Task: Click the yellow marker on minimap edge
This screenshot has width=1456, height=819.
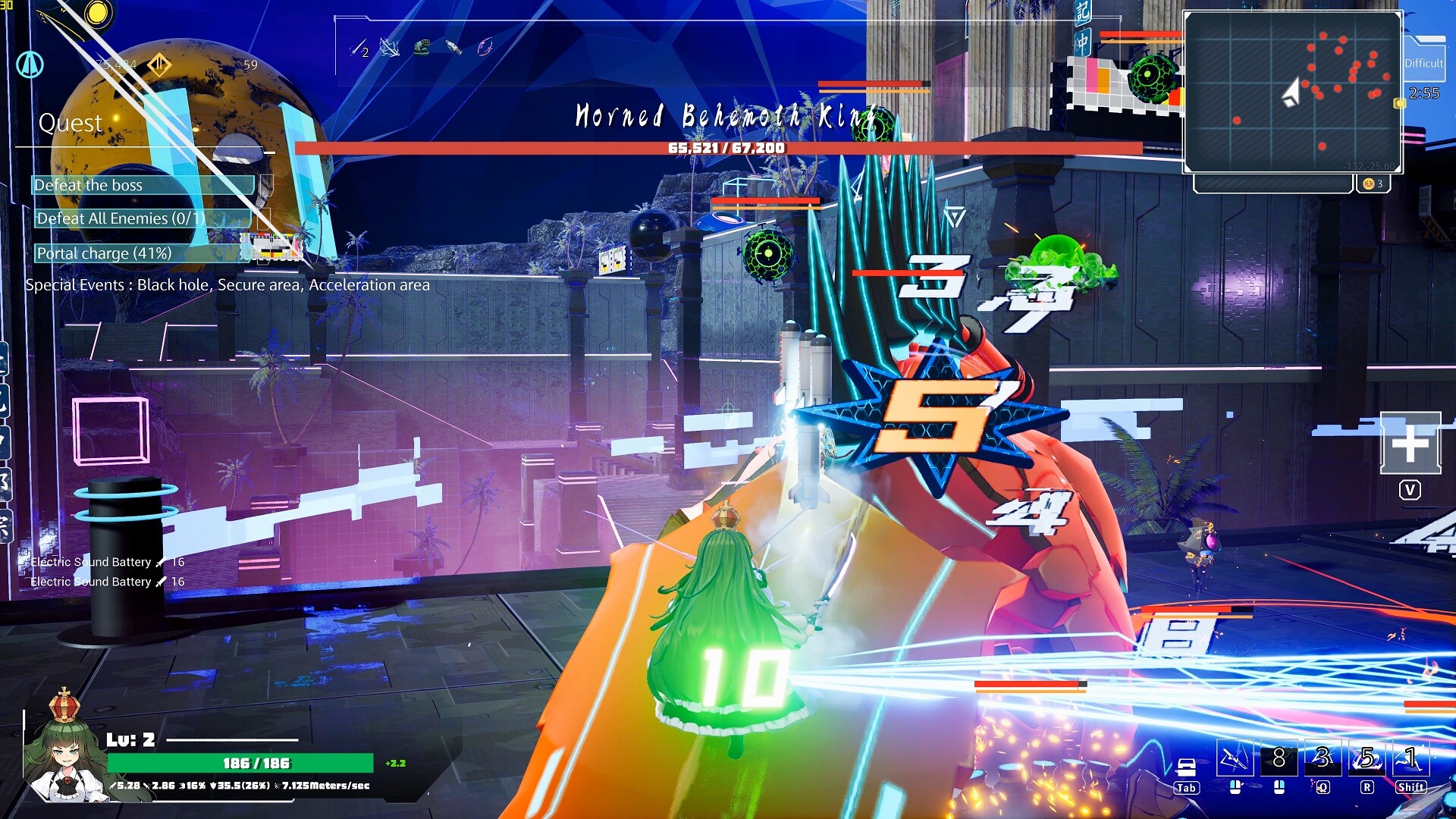Action: click(1400, 103)
